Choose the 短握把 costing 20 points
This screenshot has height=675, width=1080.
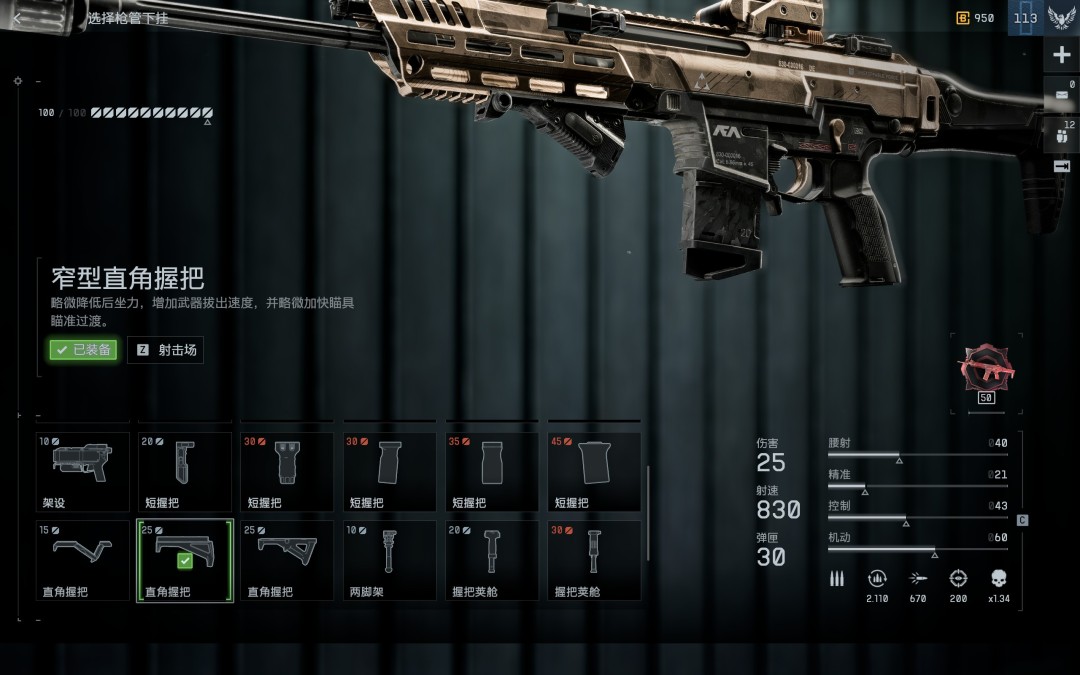click(185, 471)
